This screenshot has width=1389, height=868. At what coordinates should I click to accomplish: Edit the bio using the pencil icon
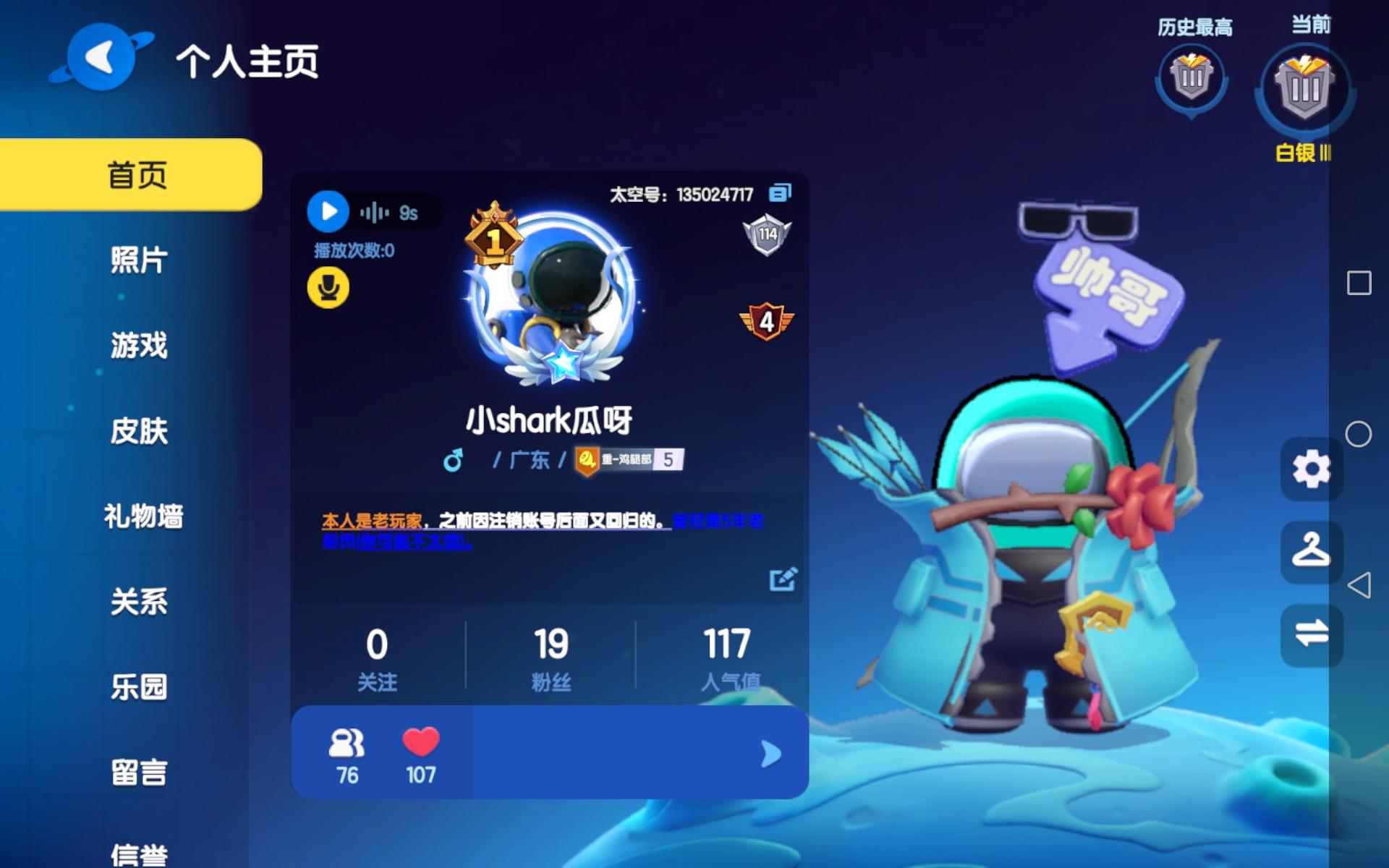pyautogui.click(x=781, y=579)
